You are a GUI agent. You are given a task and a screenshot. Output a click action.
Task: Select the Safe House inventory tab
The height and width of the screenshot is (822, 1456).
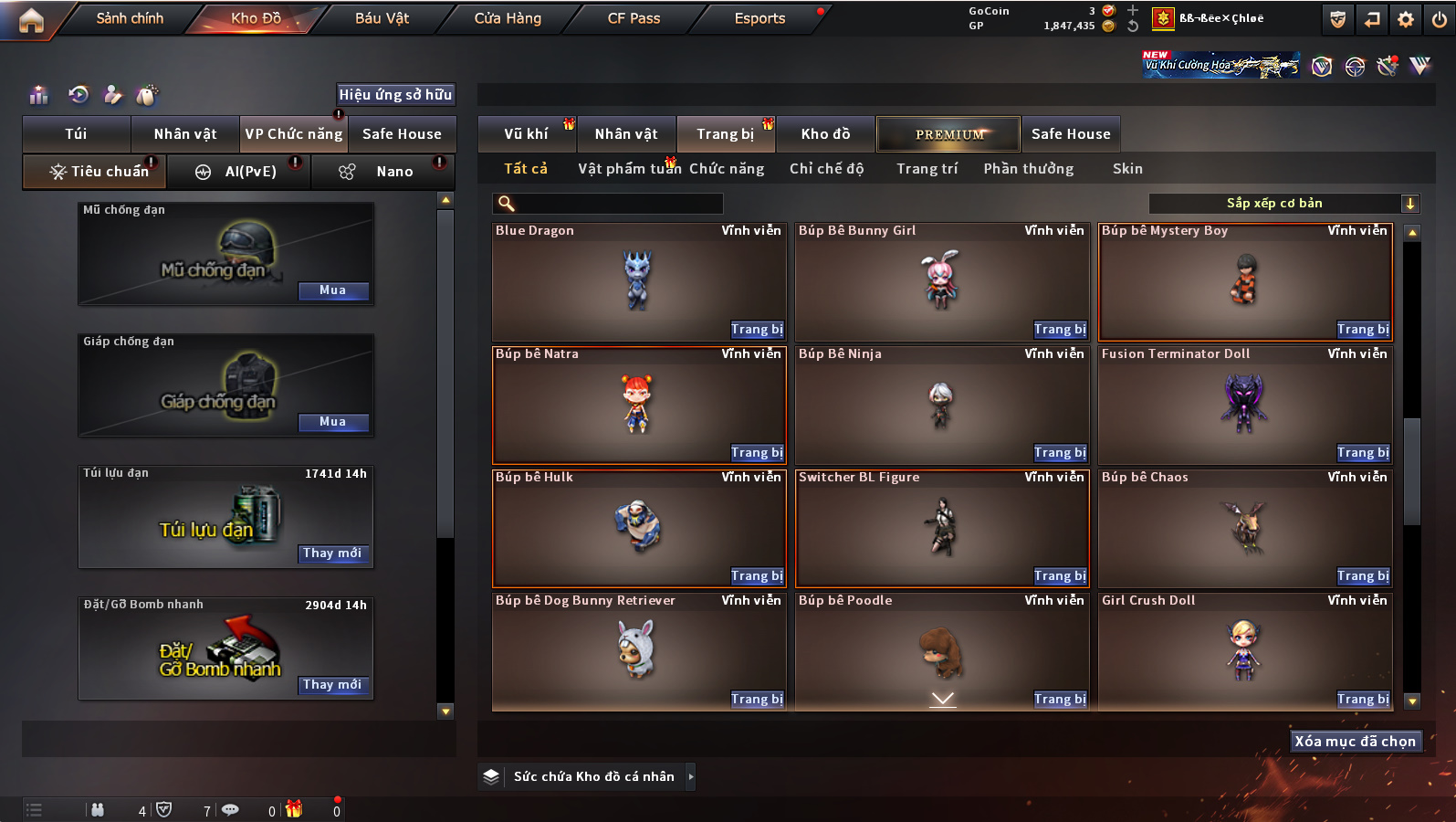coord(1071,134)
